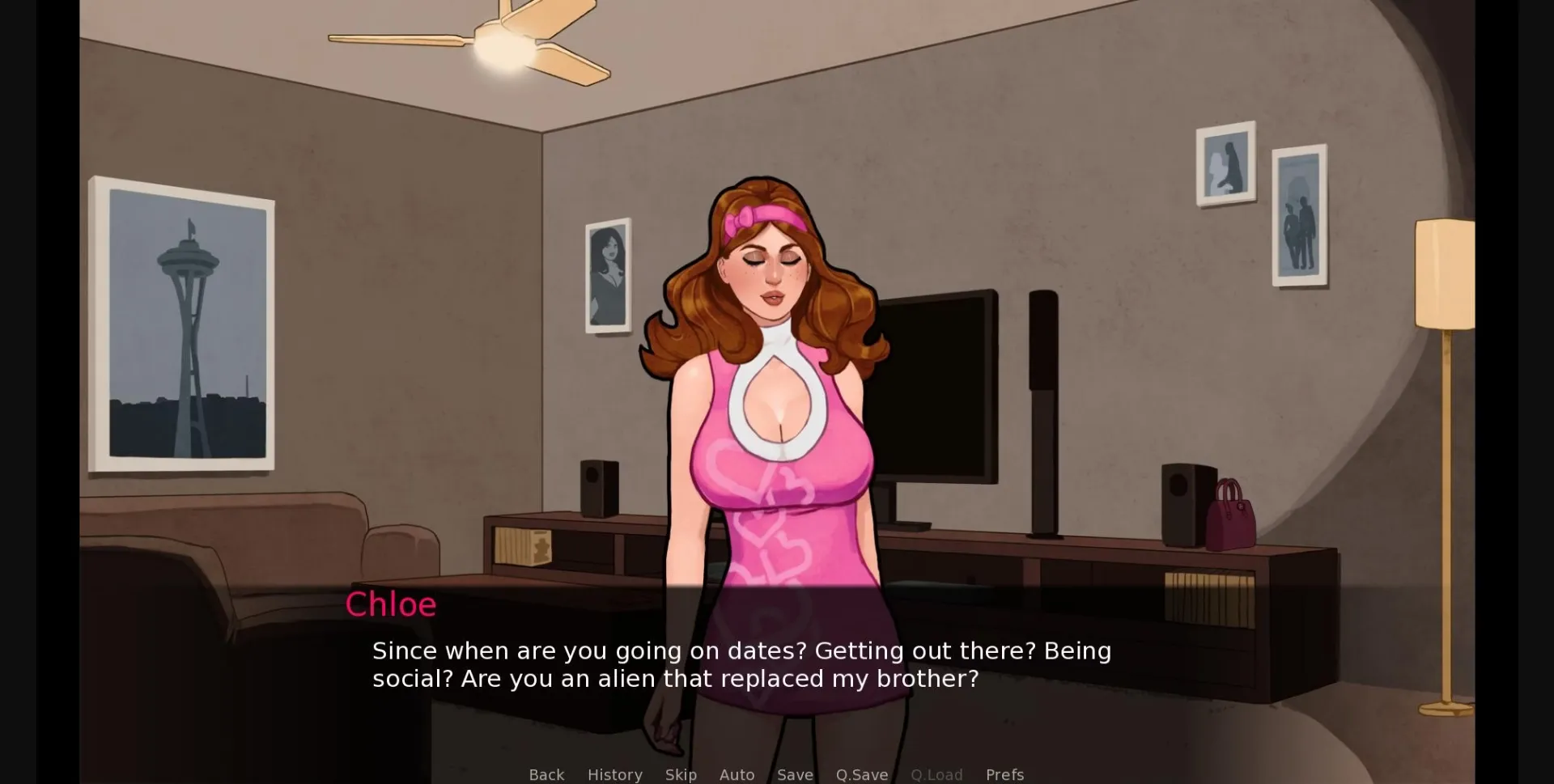The image size is (1554, 784).
Task: Click the grayed Q.Load option
Action: tap(936, 774)
